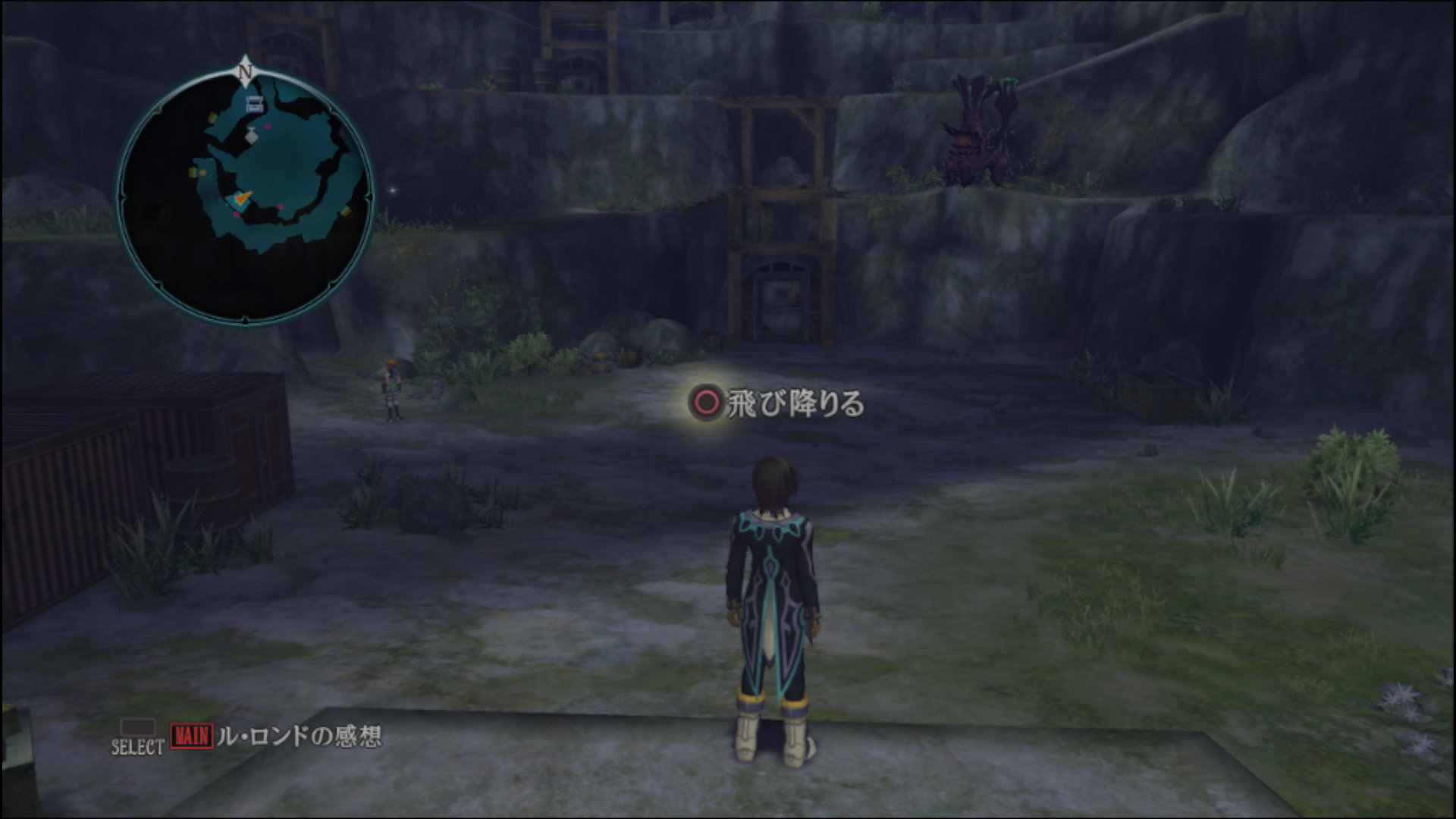Open the circular minimap

(x=245, y=197)
